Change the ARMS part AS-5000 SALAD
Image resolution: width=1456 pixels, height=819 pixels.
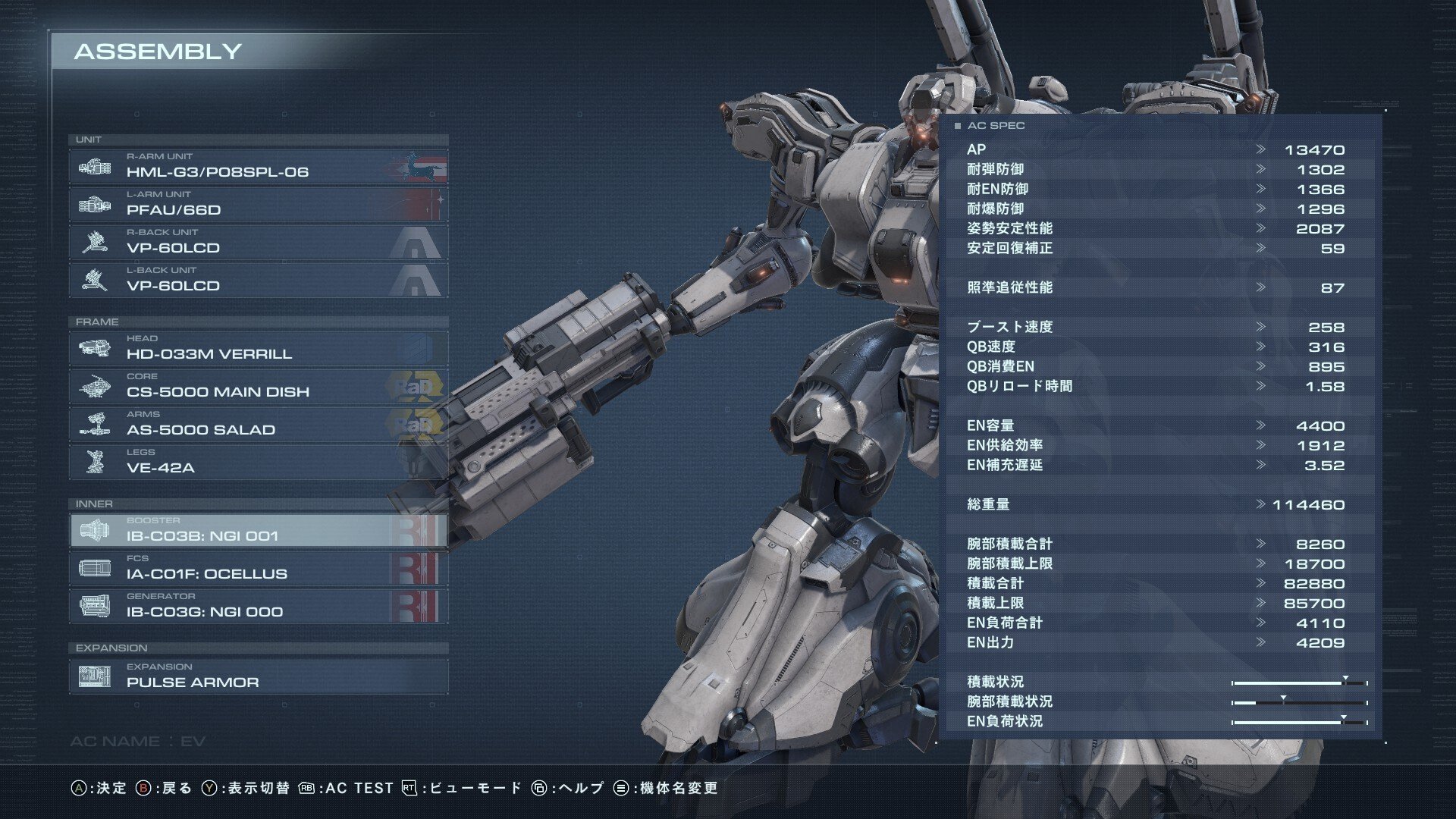[258, 424]
